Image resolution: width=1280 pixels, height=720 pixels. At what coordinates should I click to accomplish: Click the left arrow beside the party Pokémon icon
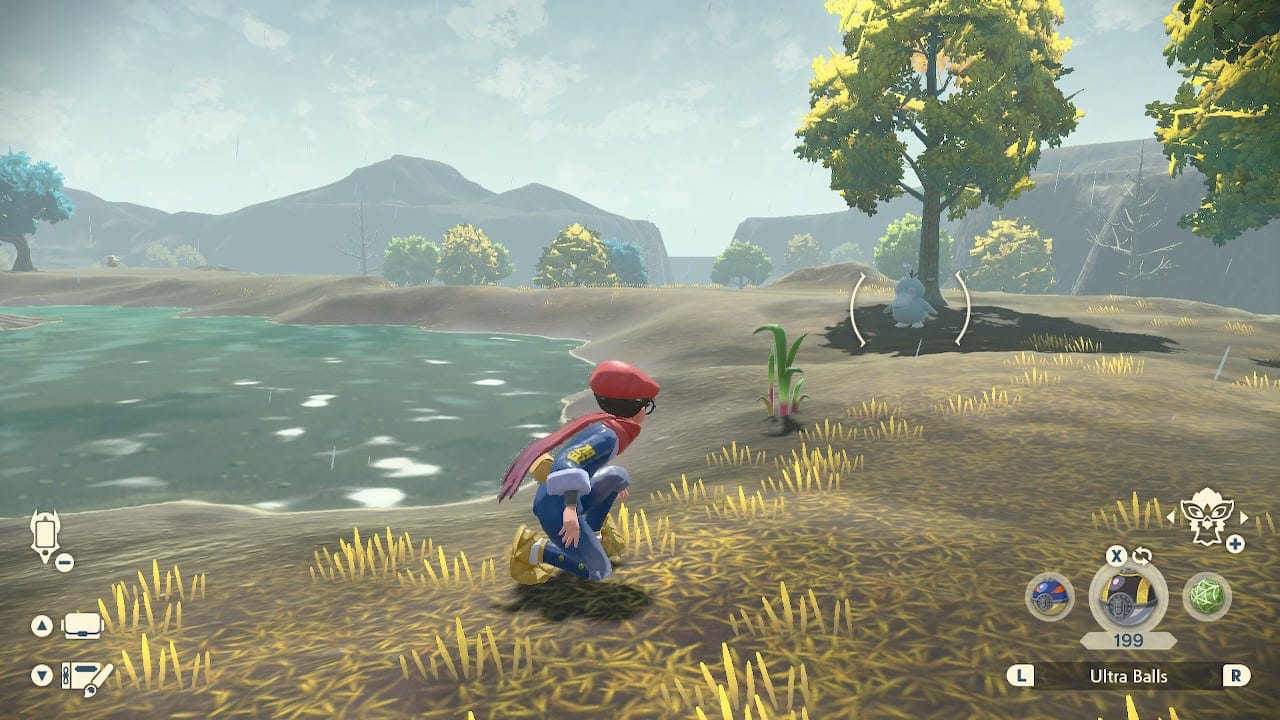(x=1171, y=518)
